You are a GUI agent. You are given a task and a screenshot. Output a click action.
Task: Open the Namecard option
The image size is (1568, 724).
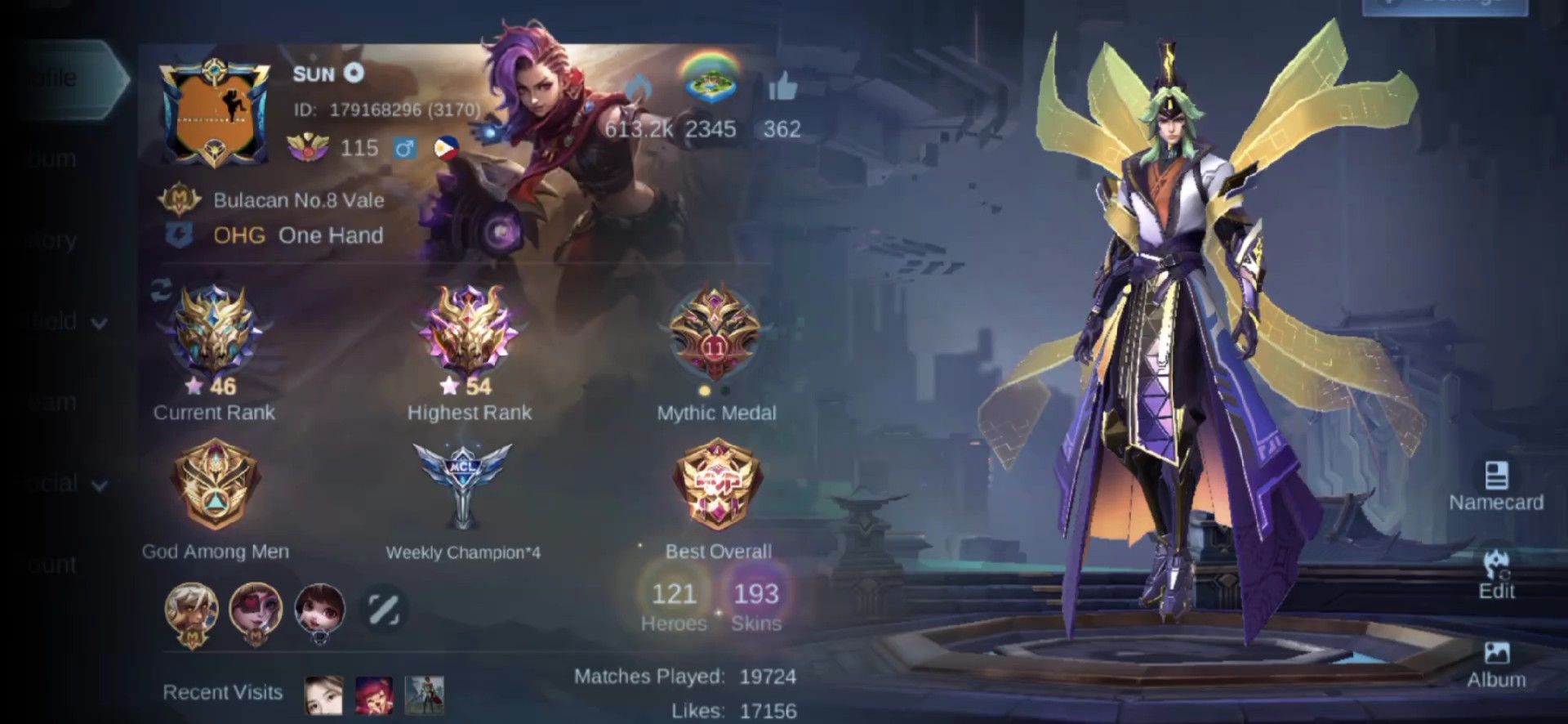[1495, 485]
